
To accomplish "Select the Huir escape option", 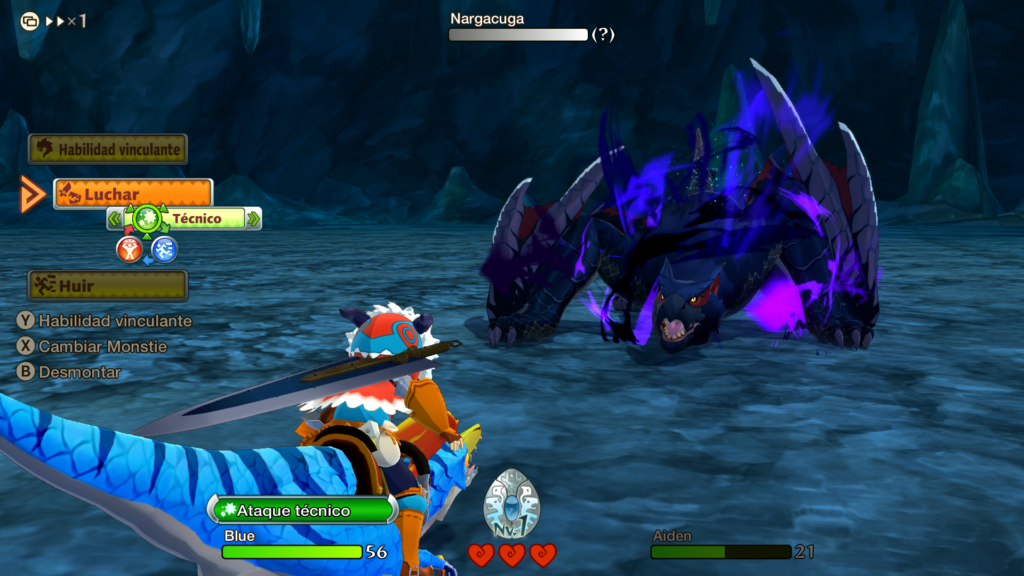I will (108, 285).
